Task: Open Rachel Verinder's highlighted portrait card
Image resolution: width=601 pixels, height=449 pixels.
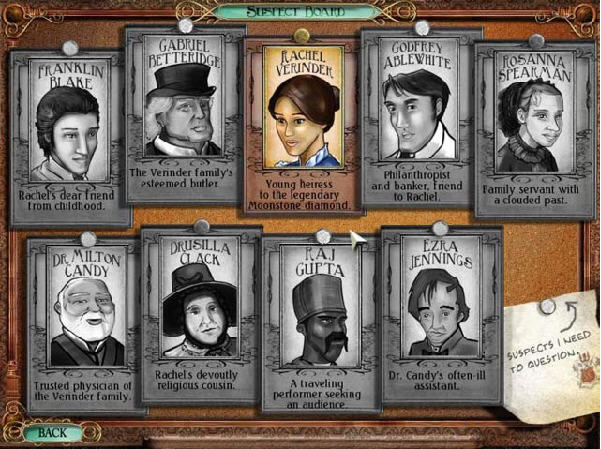Action: (x=303, y=125)
